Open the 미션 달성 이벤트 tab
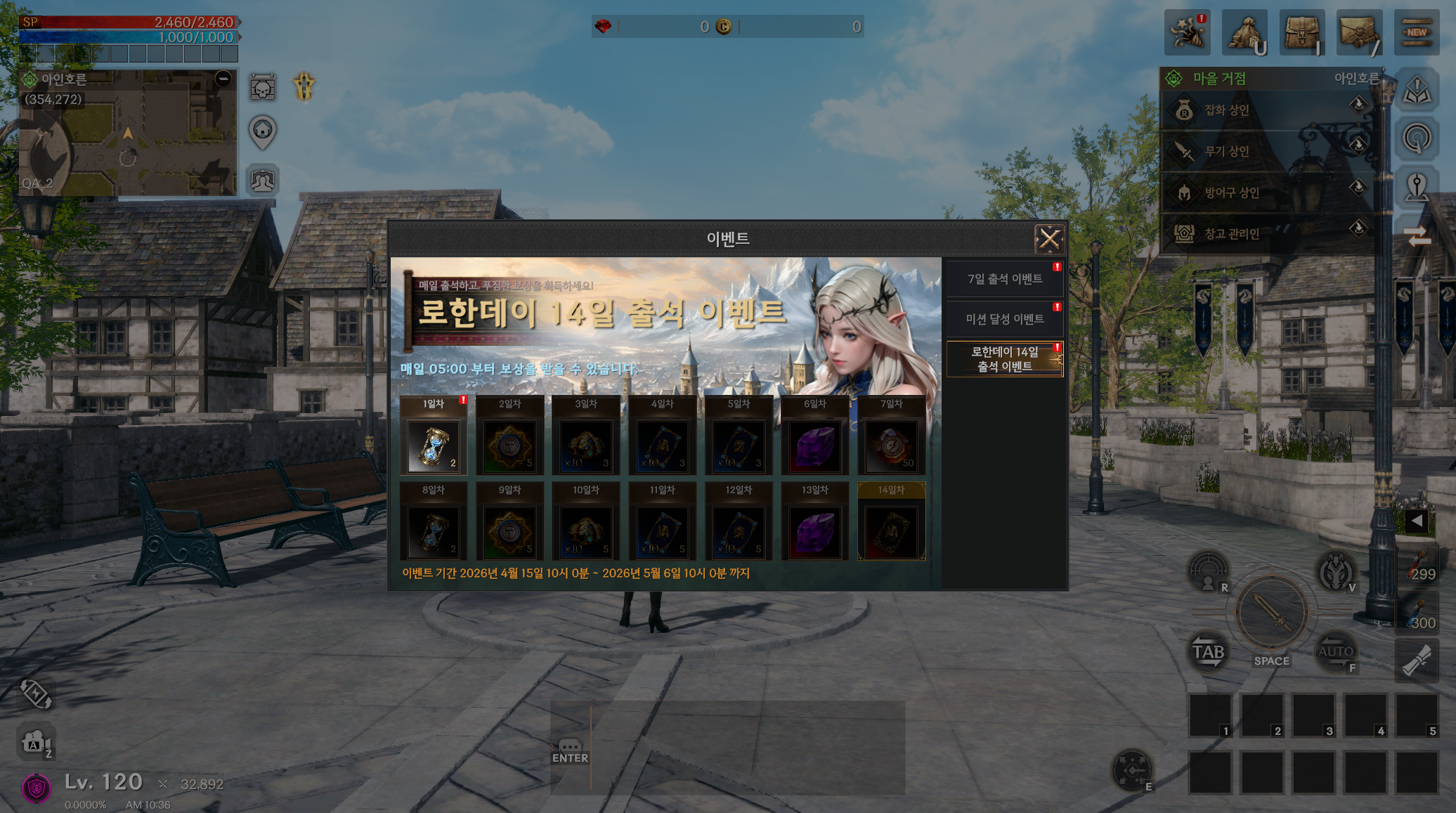The width and height of the screenshot is (1456, 813). pos(1004,319)
